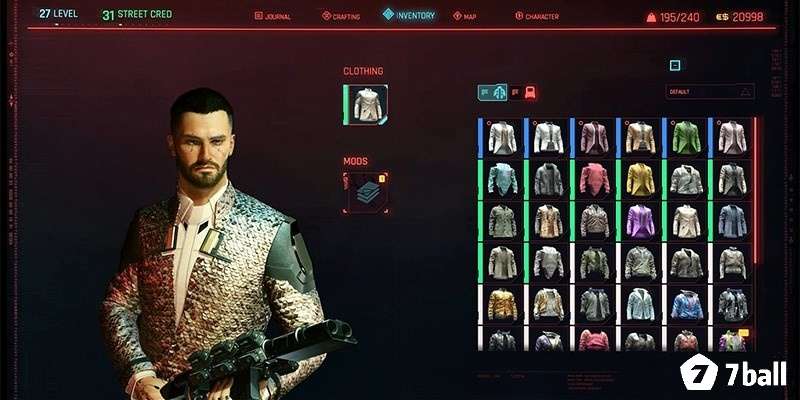
Task: Open the Default sorting dropdown
Action: pyautogui.click(x=710, y=92)
